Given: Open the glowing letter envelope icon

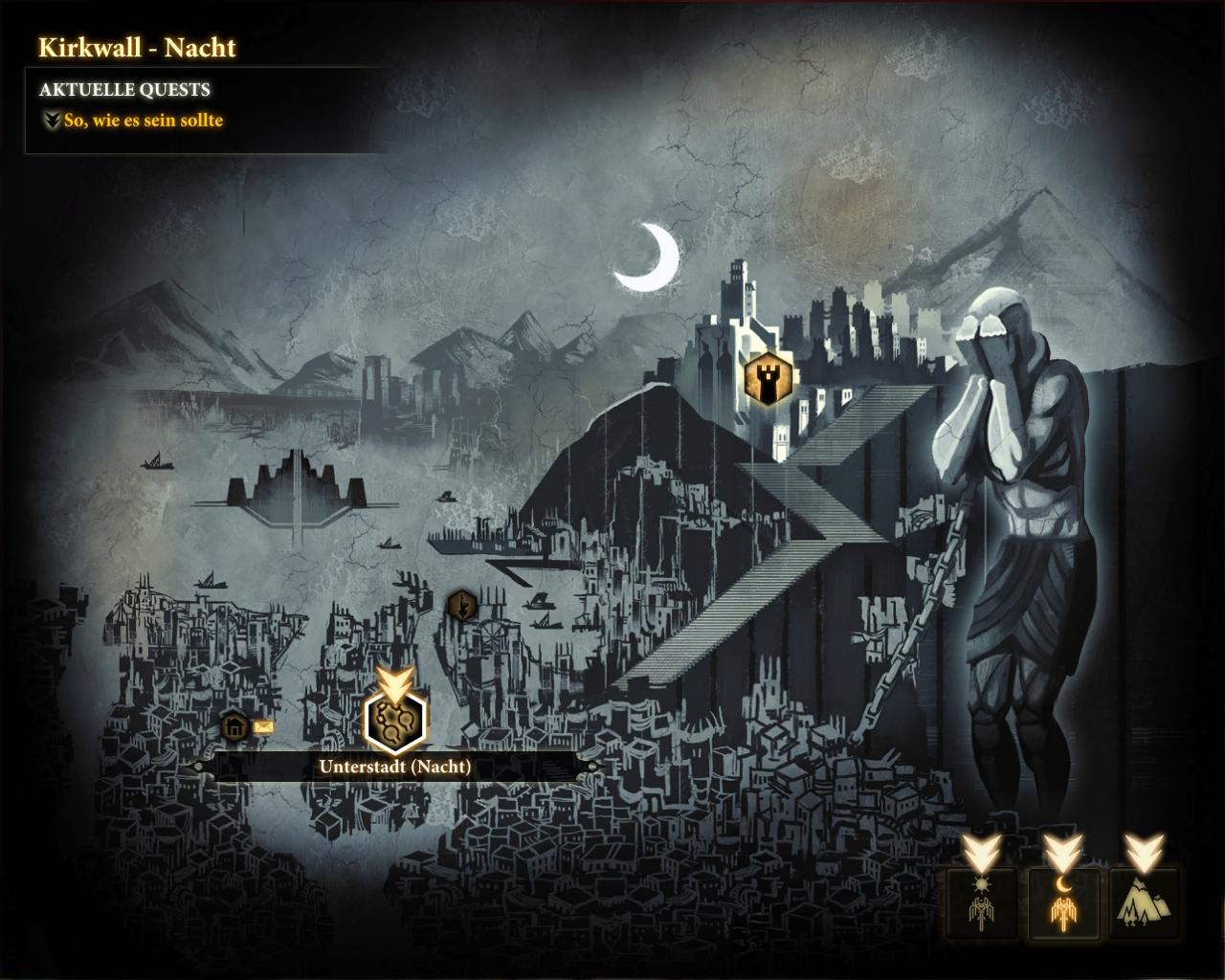Looking at the screenshot, I should pos(264,727).
